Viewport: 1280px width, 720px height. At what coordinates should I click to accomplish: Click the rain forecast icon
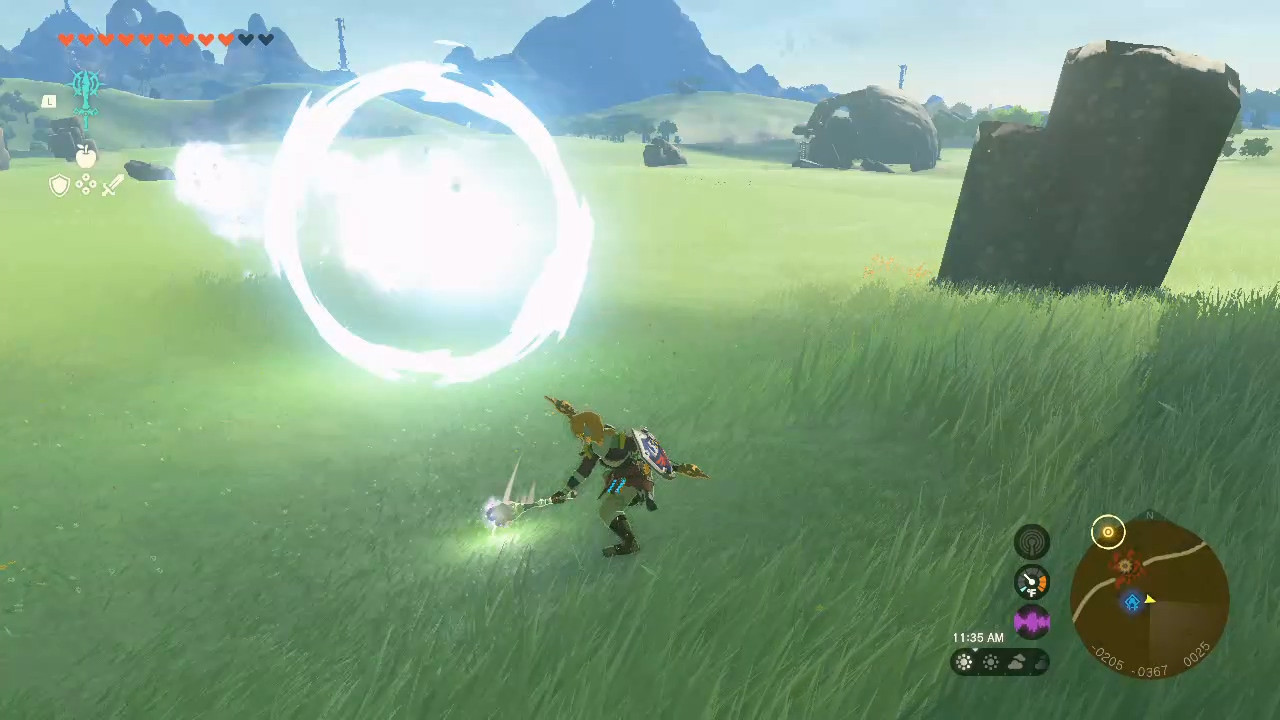point(1042,661)
